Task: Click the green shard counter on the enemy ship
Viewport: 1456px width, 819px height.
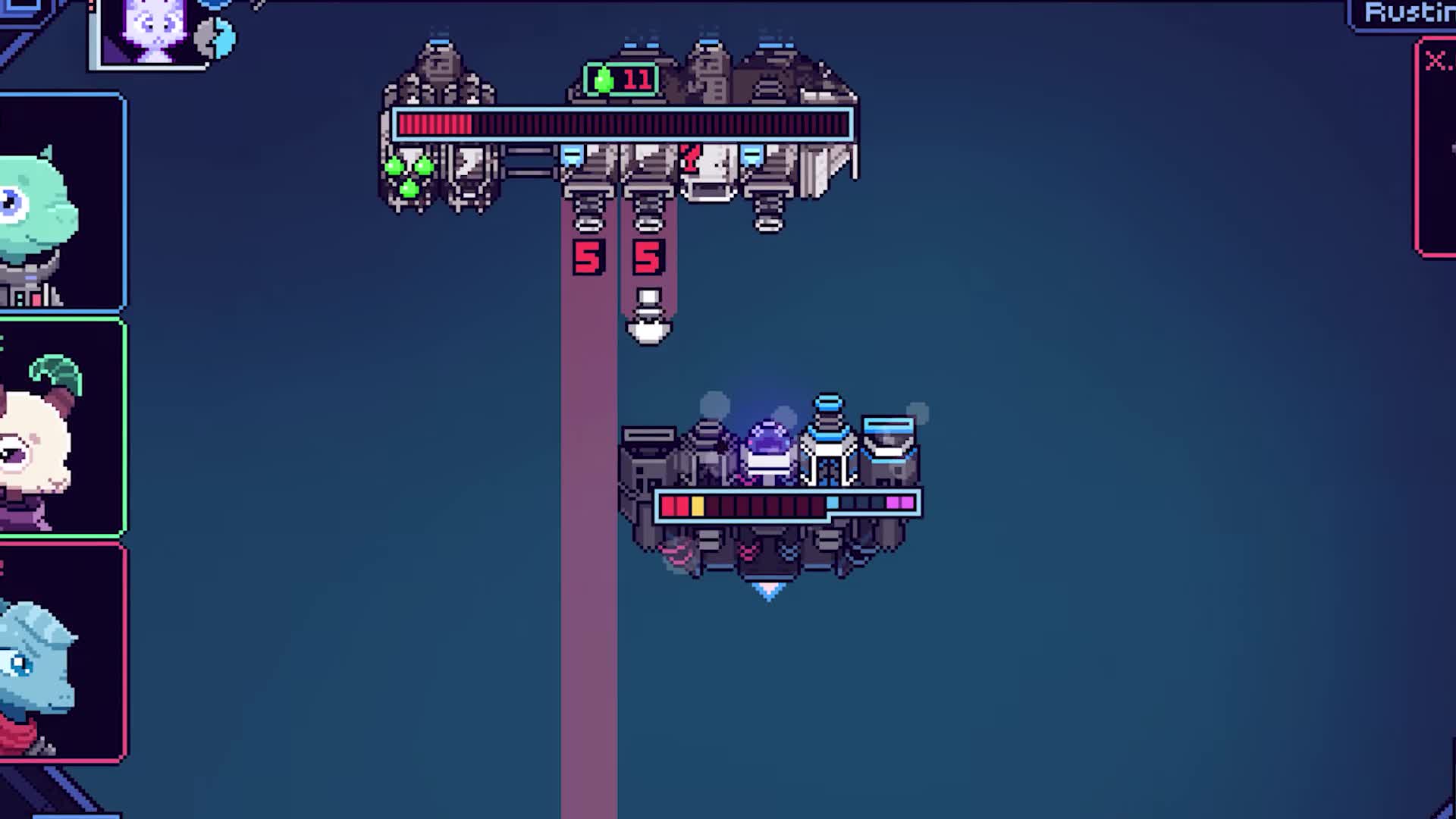Action: pyautogui.click(x=603, y=78)
